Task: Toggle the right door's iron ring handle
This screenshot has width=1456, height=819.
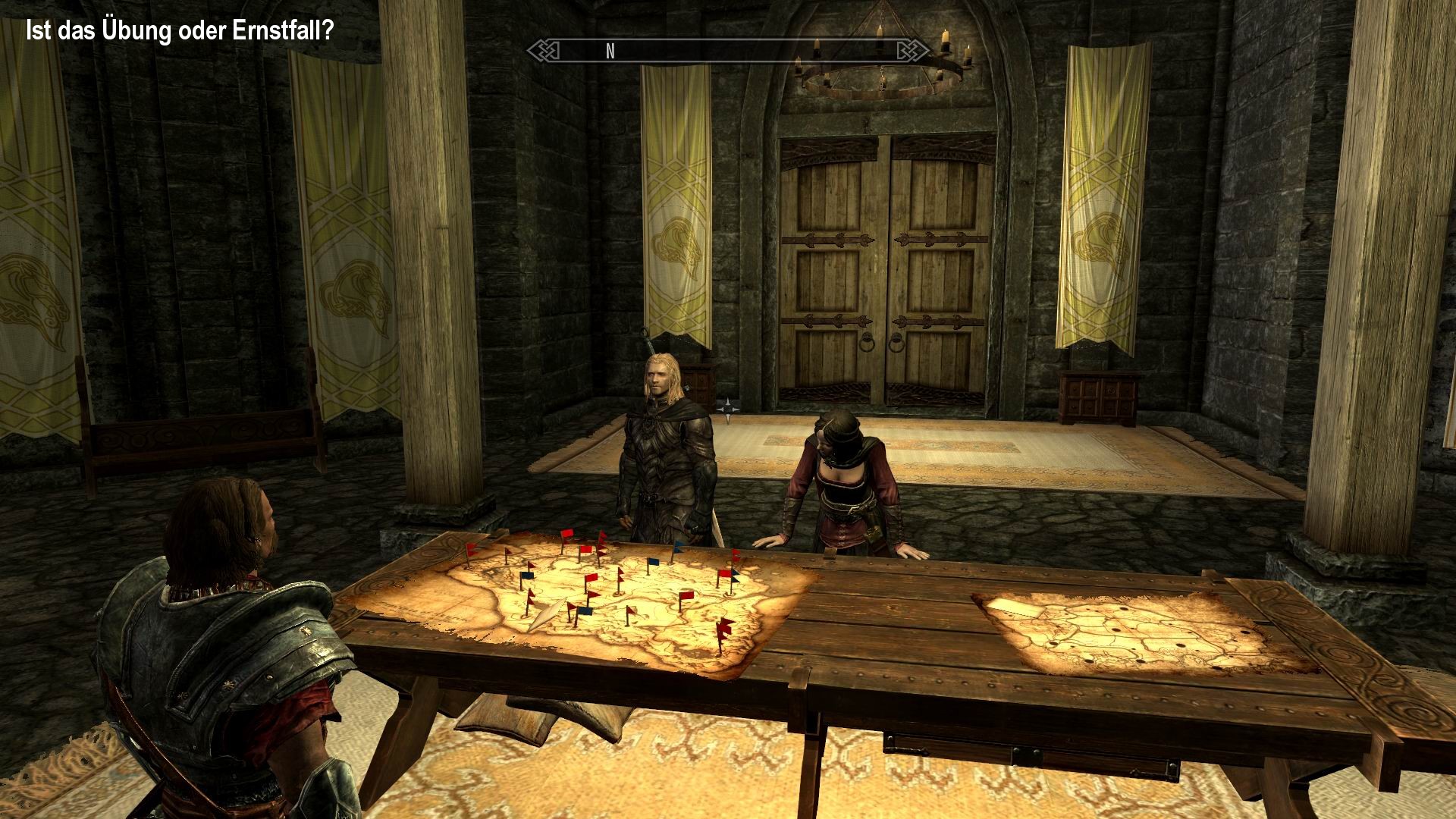Action: point(898,344)
